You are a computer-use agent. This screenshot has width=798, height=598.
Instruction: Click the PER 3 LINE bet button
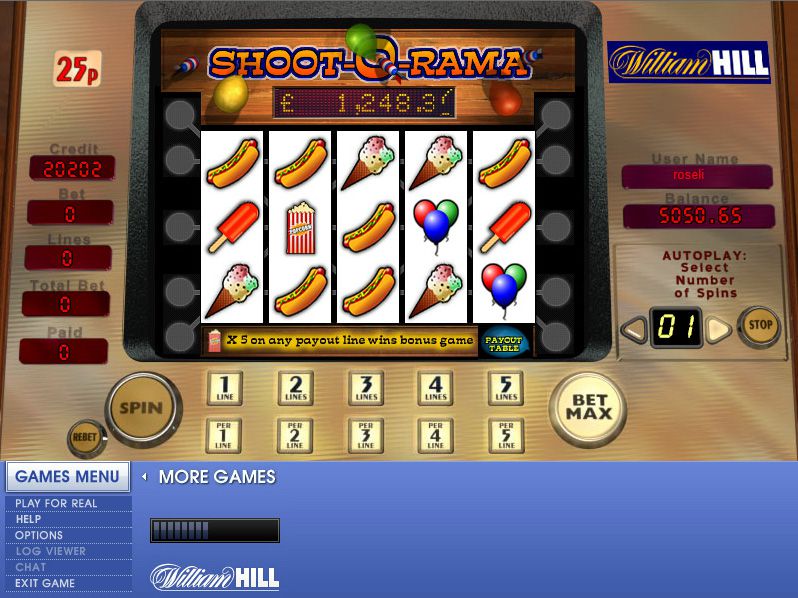pos(365,435)
